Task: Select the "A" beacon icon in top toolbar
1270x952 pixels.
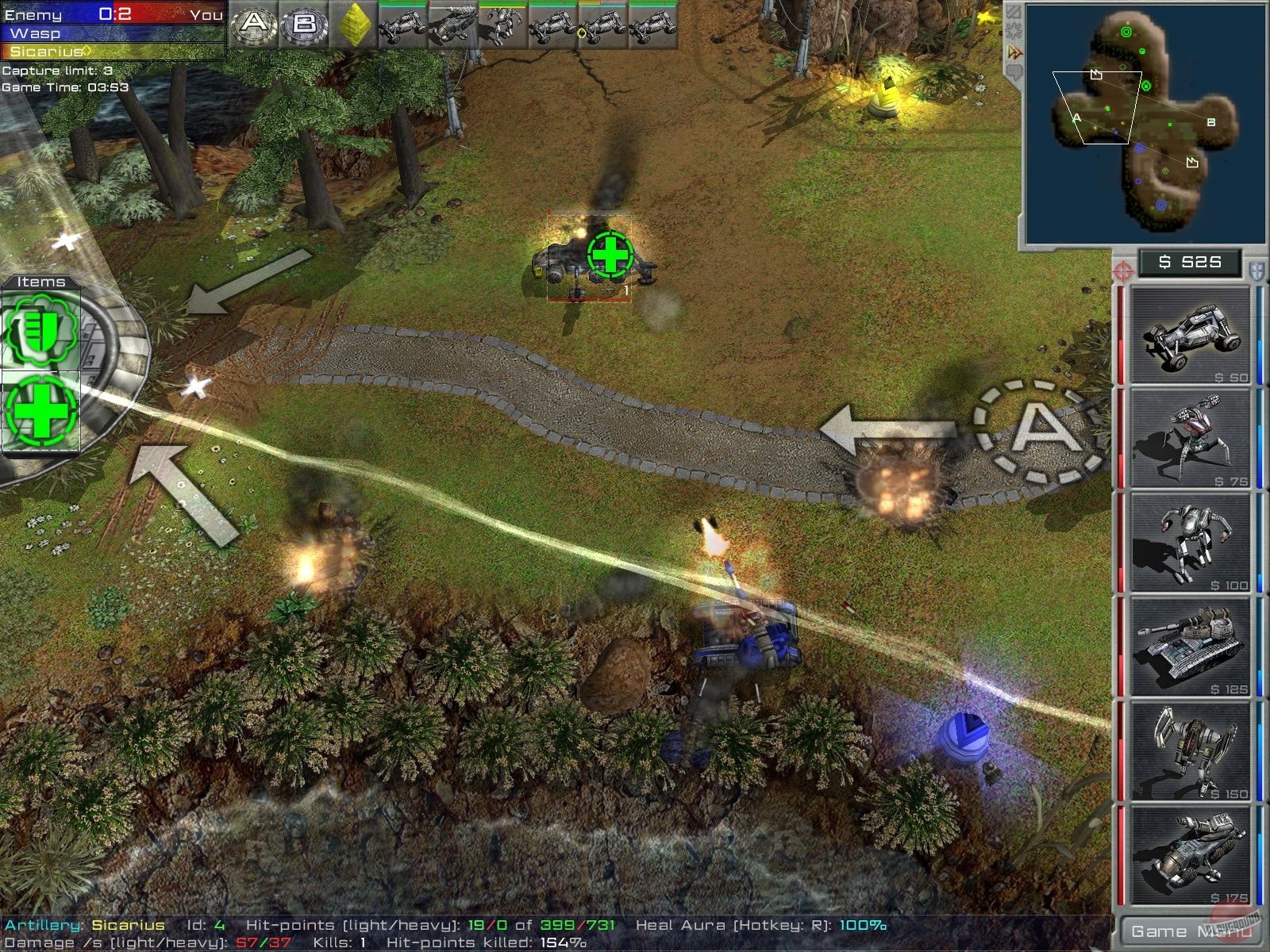Action: tap(254, 22)
